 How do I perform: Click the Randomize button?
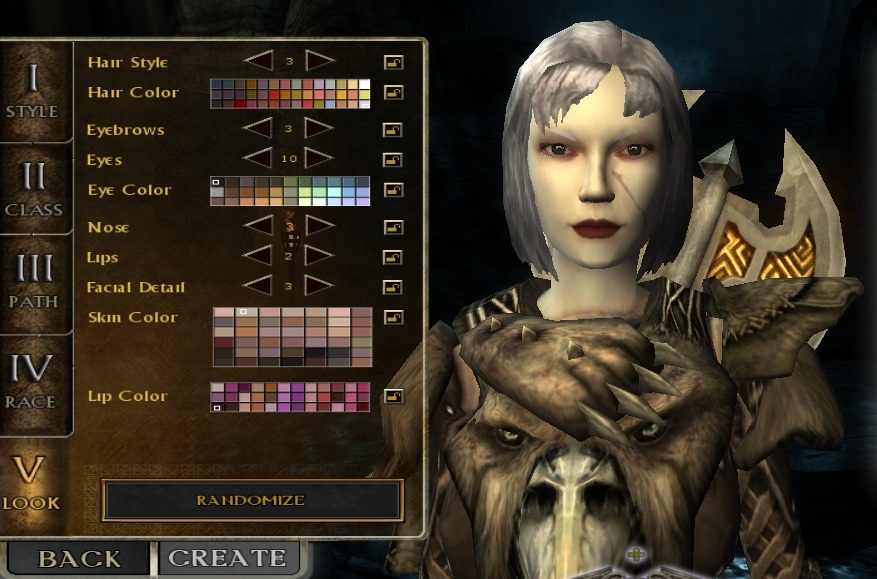click(251, 500)
